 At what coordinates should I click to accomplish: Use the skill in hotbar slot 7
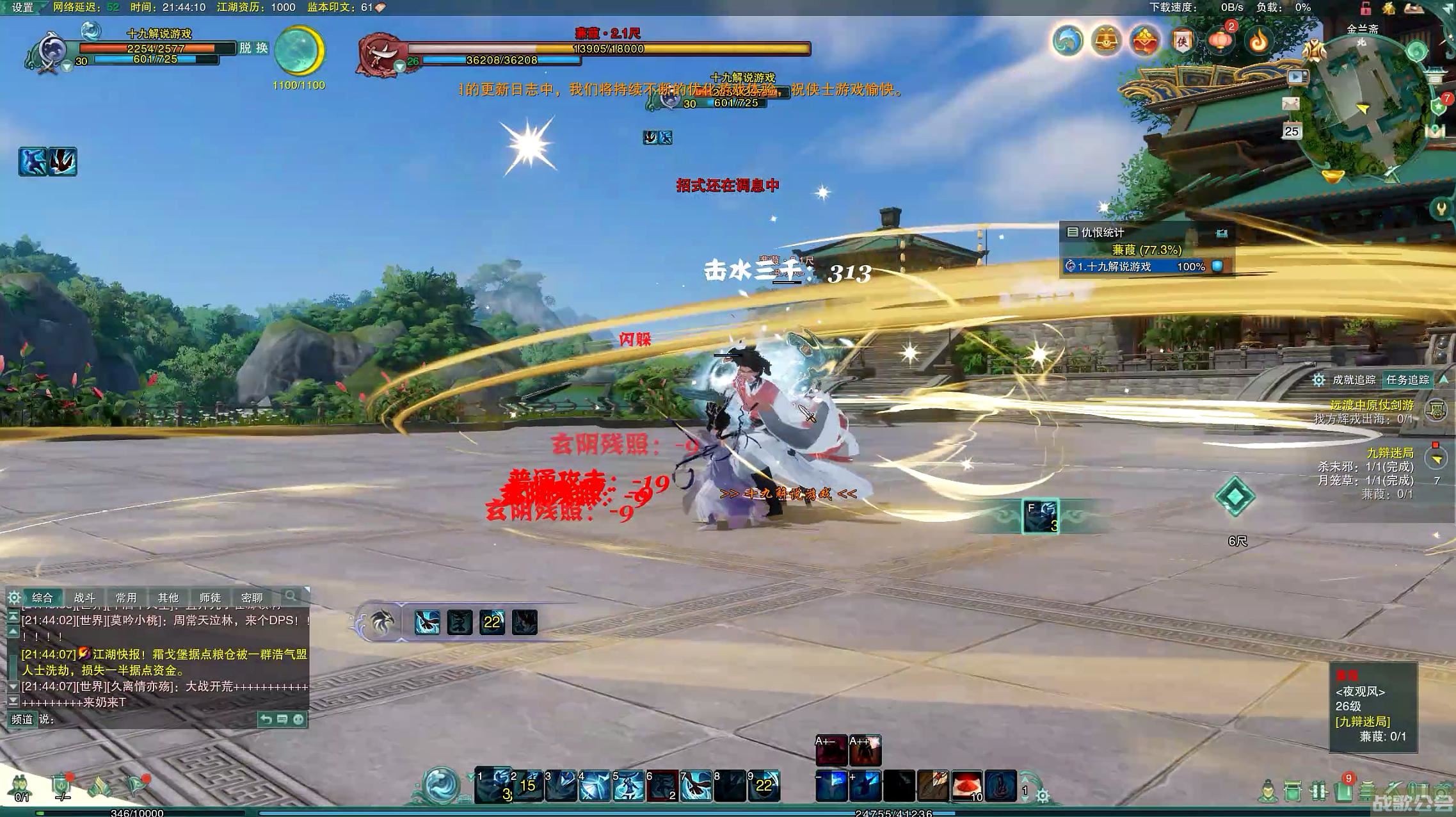pos(695,786)
